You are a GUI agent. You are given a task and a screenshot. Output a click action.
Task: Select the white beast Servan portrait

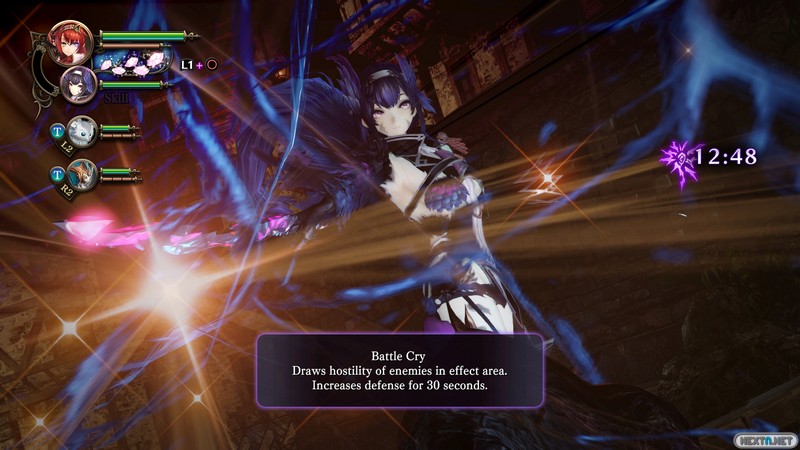pos(83,130)
